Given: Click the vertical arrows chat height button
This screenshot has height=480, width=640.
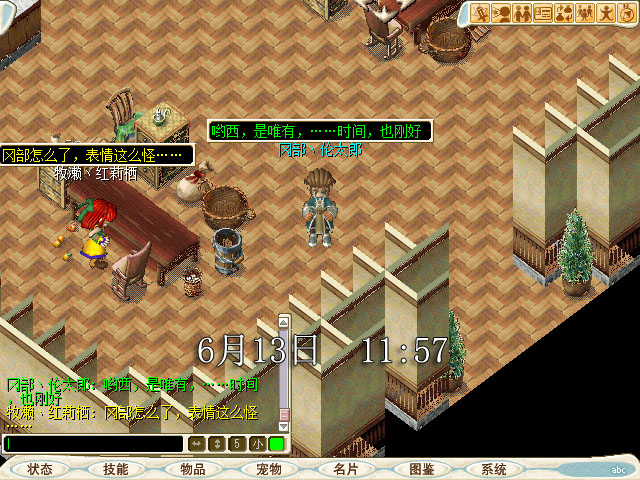Looking at the screenshot, I should [216, 443].
